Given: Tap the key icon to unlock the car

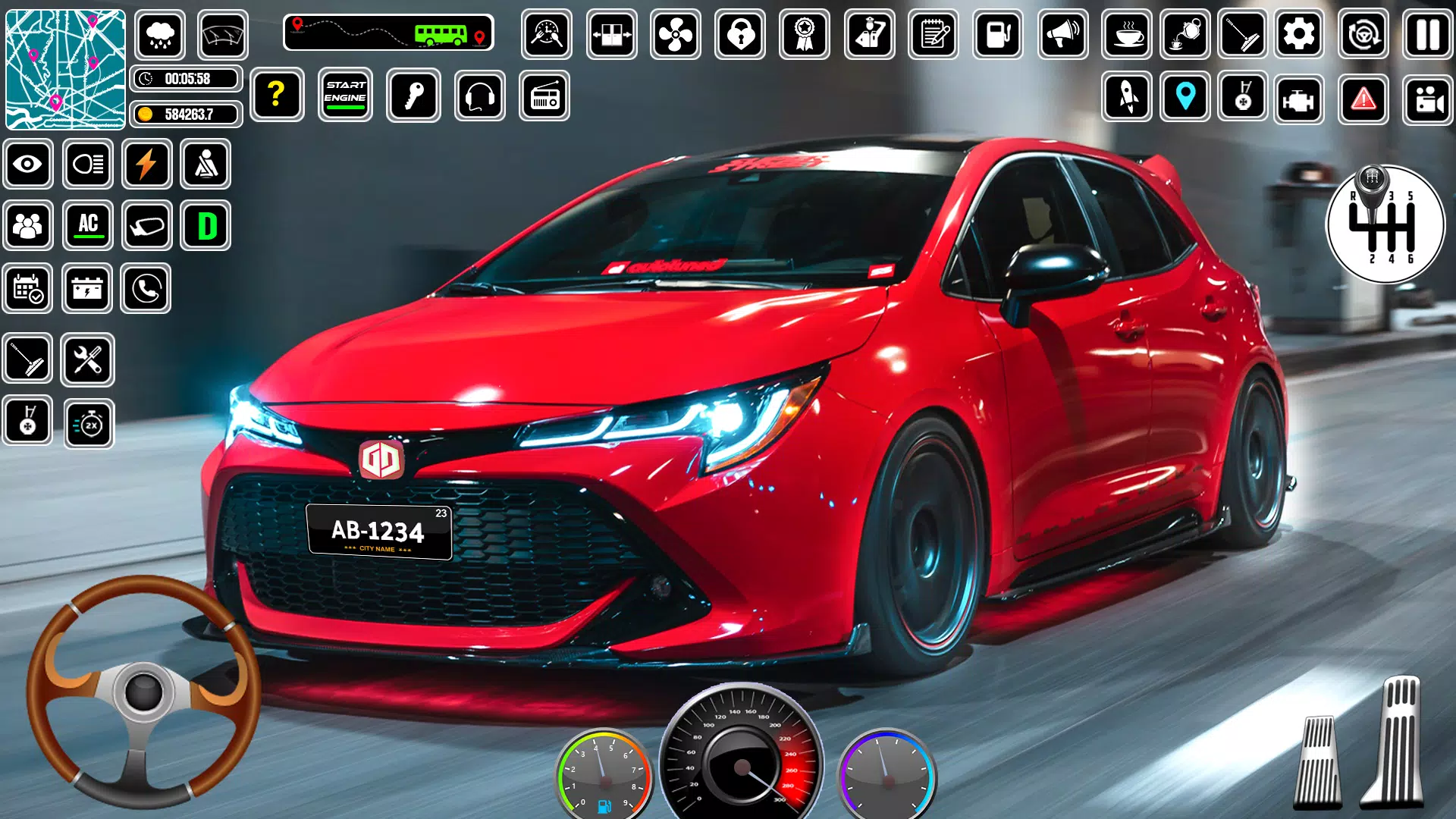Looking at the screenshot, I should click(413, 96).
